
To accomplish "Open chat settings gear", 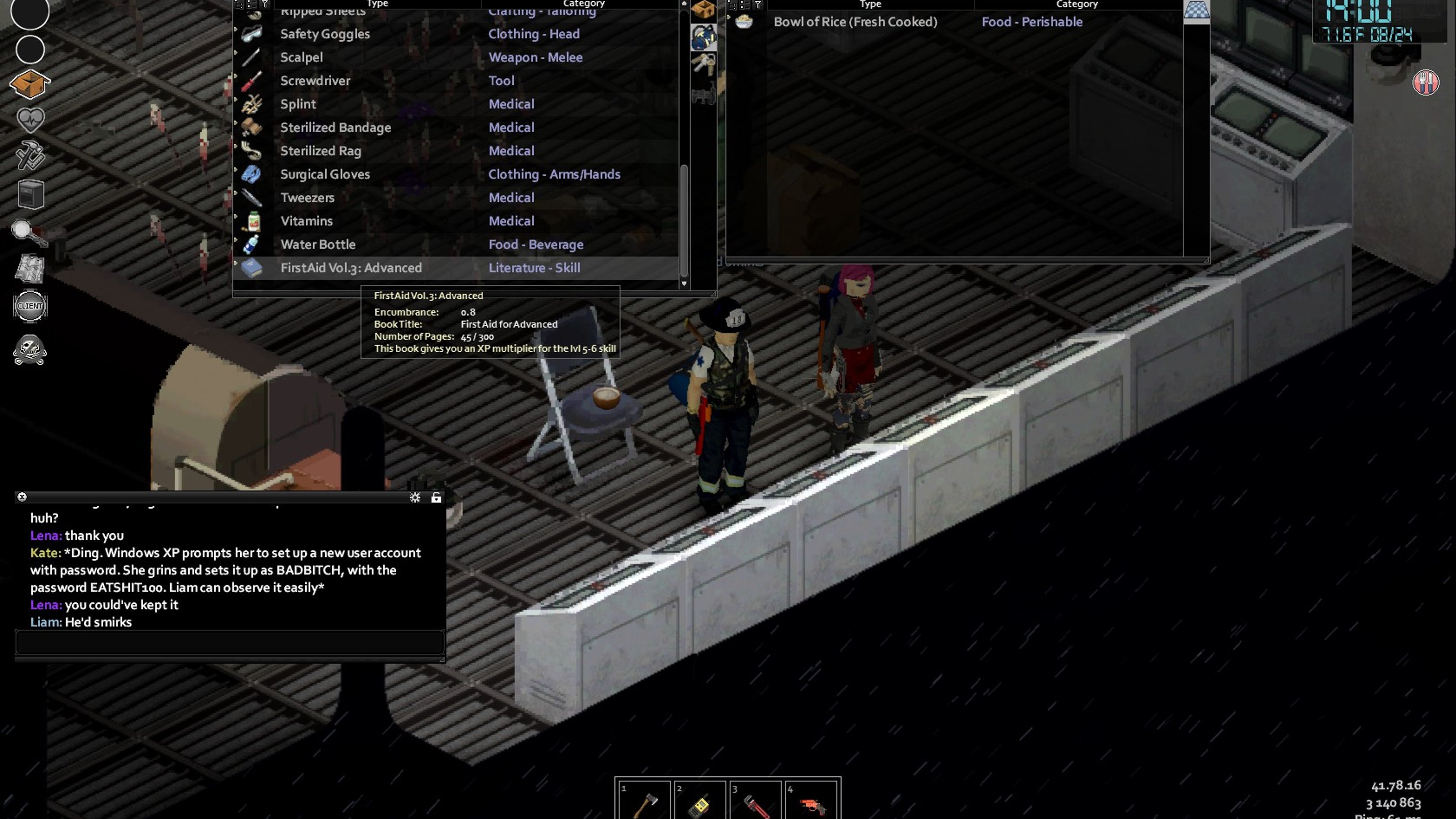I will pyautogui.click(x=415, y=497).
